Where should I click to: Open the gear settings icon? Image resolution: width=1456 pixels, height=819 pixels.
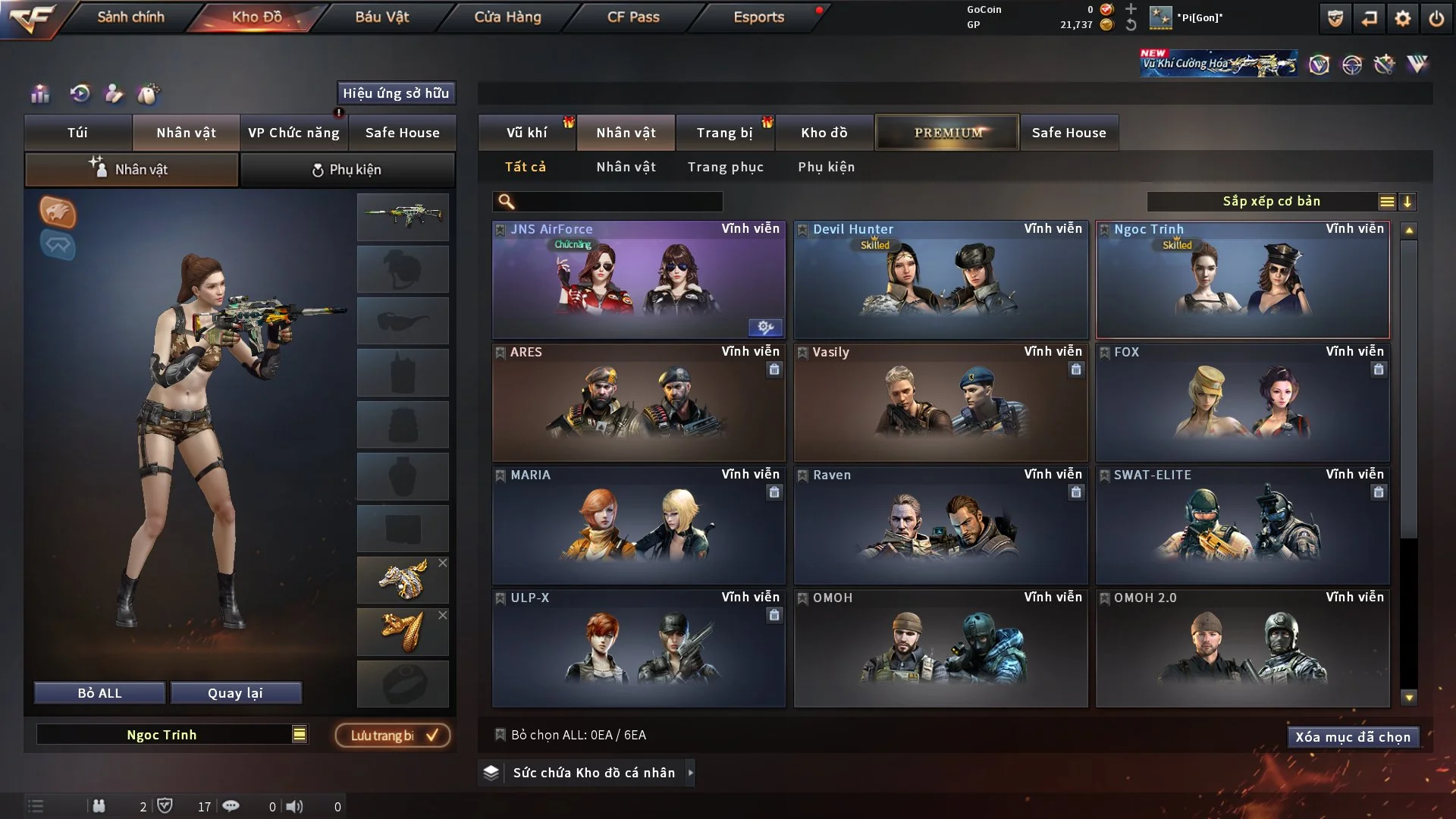[1402, 18]
